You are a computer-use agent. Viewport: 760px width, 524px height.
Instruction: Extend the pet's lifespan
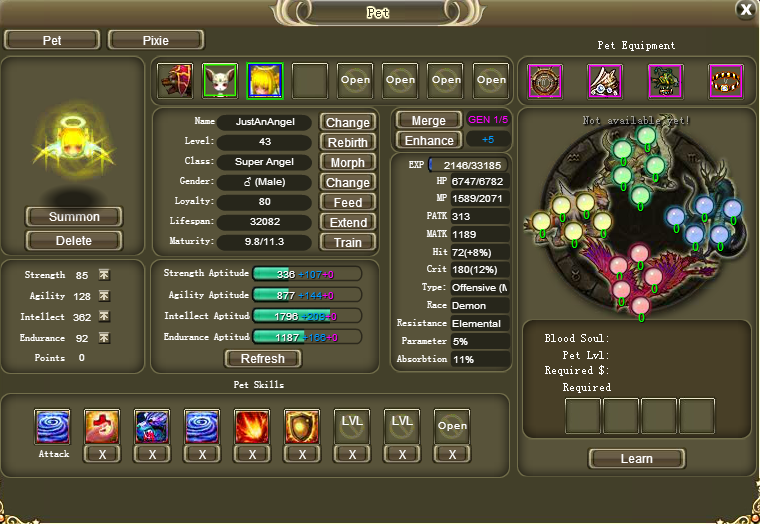[347, 222]
